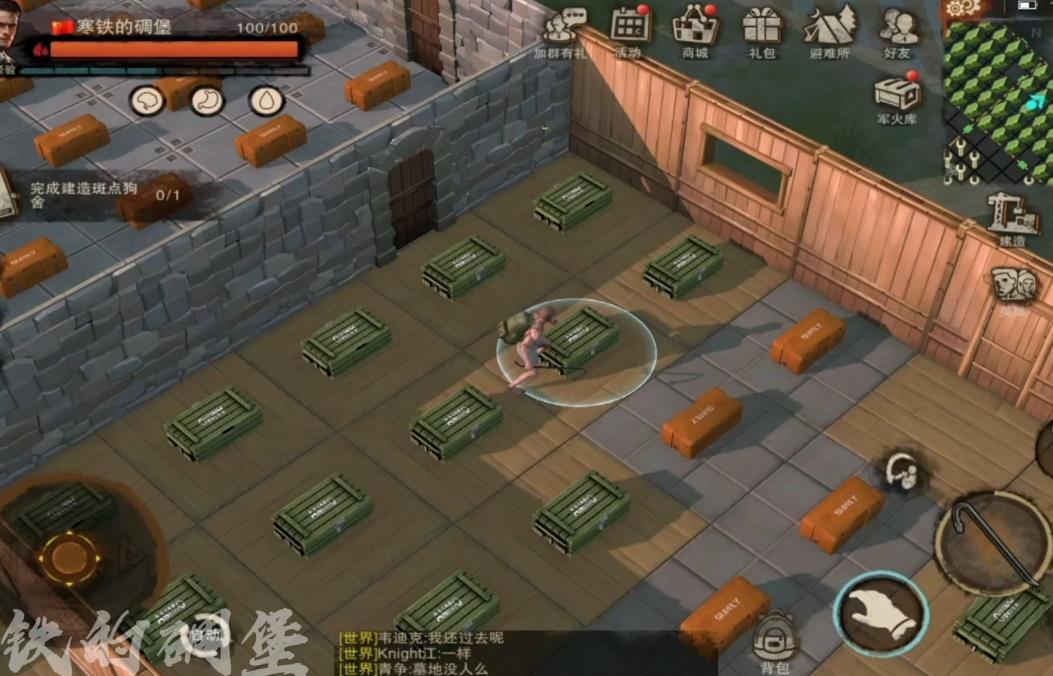The width and height of the screenshot is (1053, 676).
Task: Open settings with the gear icon
Action: coord(962,8)
